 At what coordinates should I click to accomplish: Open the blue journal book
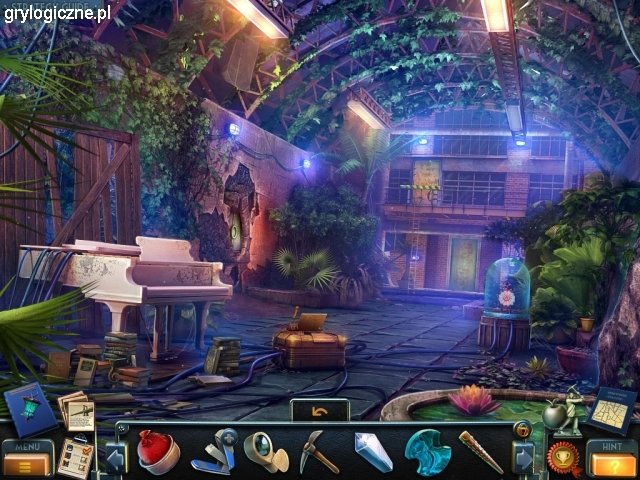coord(30,407)
